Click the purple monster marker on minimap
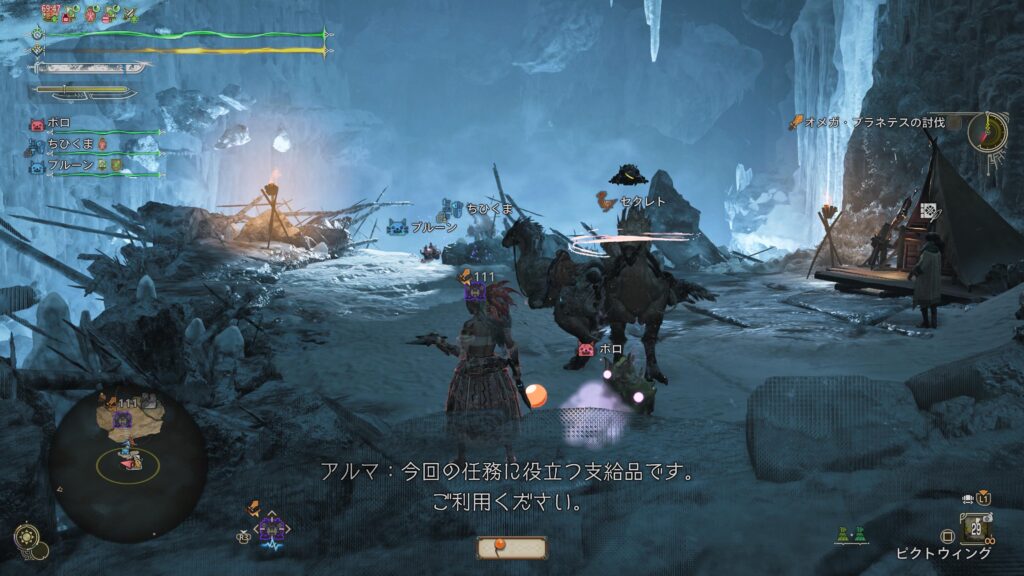 pyautogui.click(x=123, y=418)
